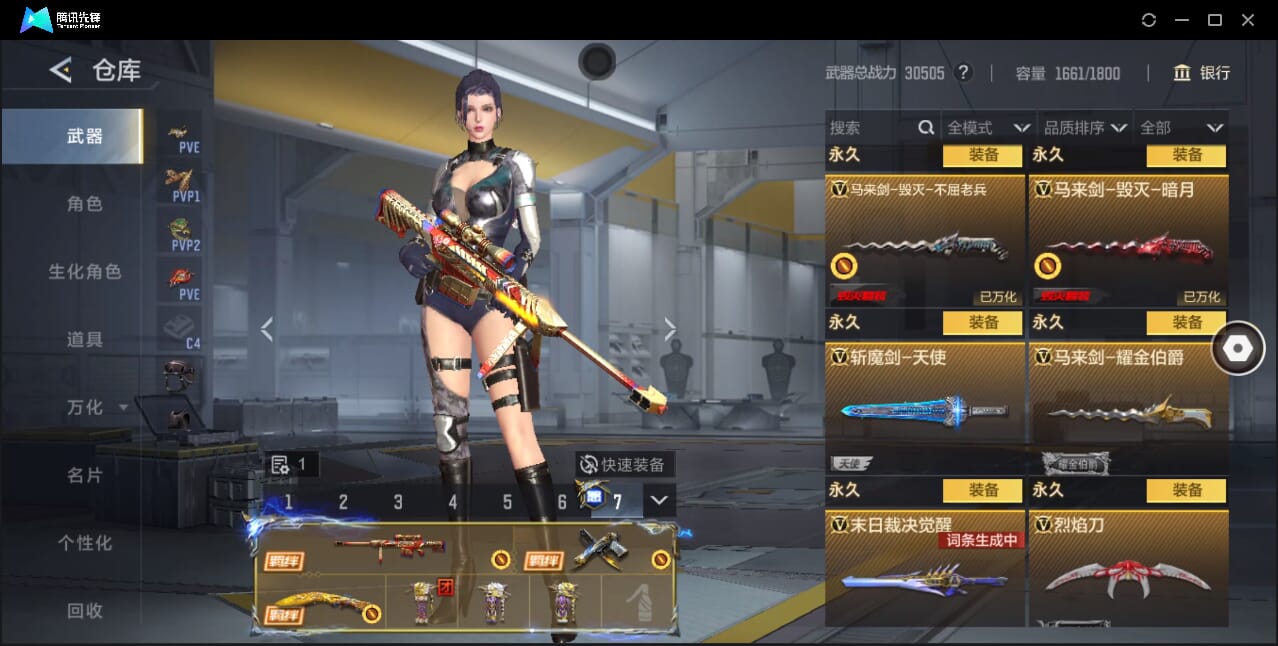The height and width of the screenshot is (646, 1278).
Task: Open the 名片 name card tab
Action: pos(85,475)
